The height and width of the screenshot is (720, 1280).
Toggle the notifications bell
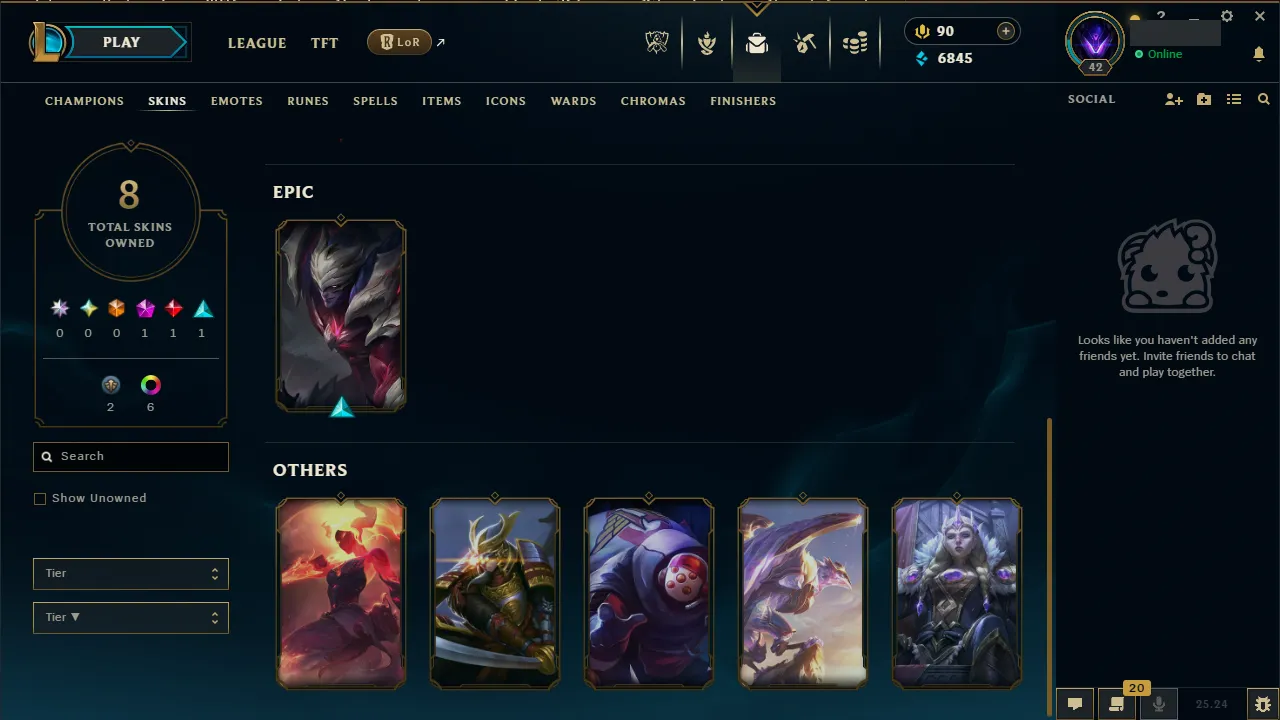(x=1259, y=54)
